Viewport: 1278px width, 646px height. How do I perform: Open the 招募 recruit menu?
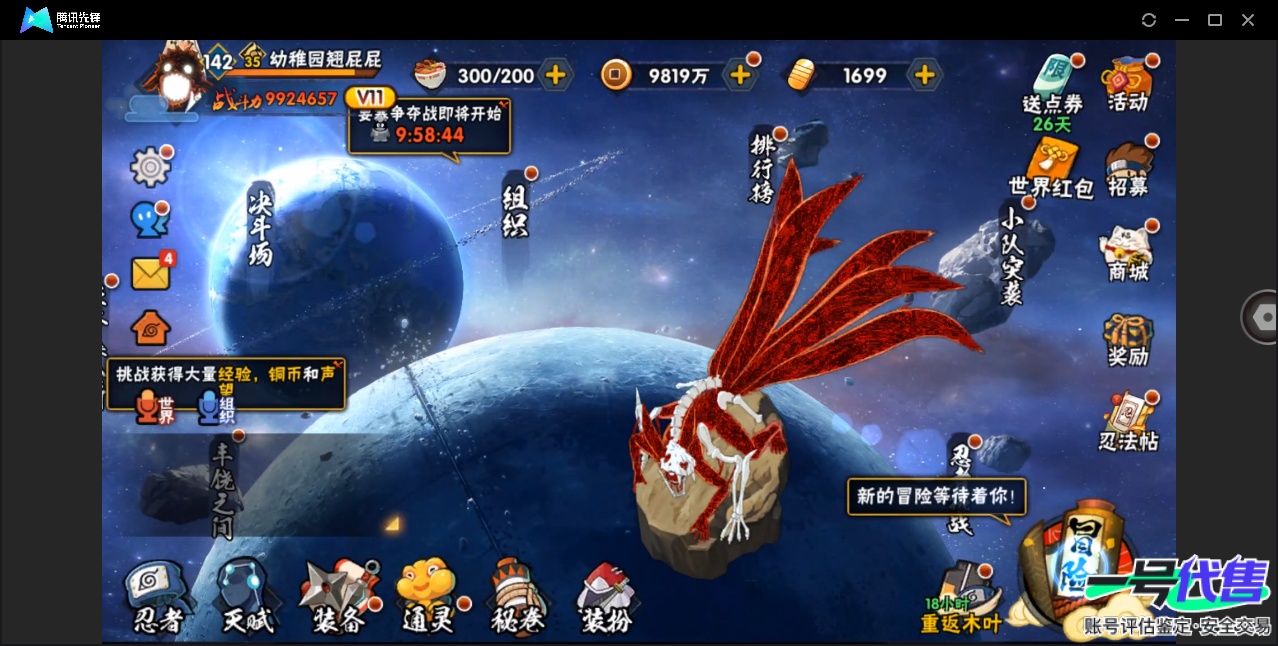click(1128, 170)
